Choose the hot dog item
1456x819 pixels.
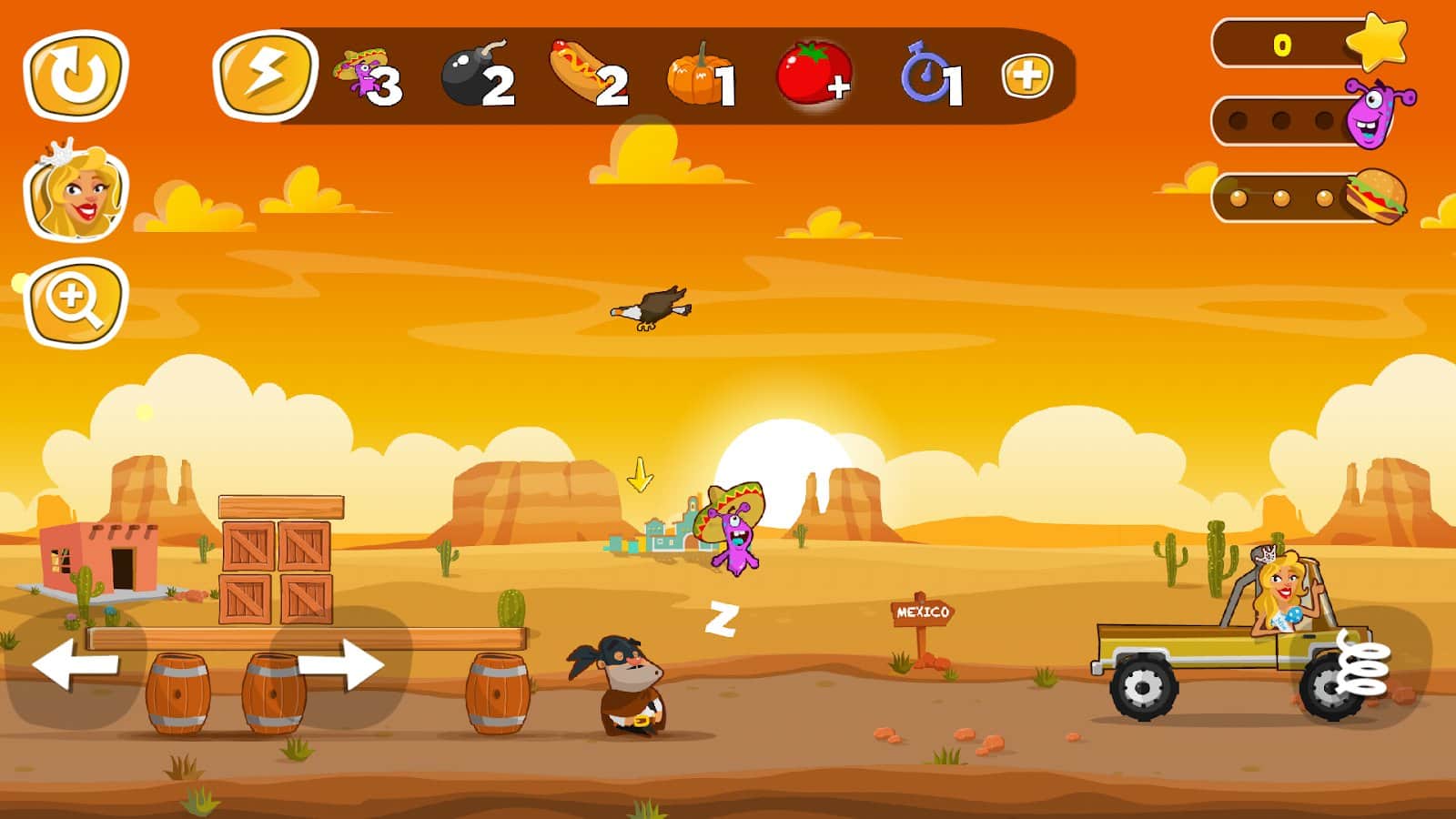589,76
